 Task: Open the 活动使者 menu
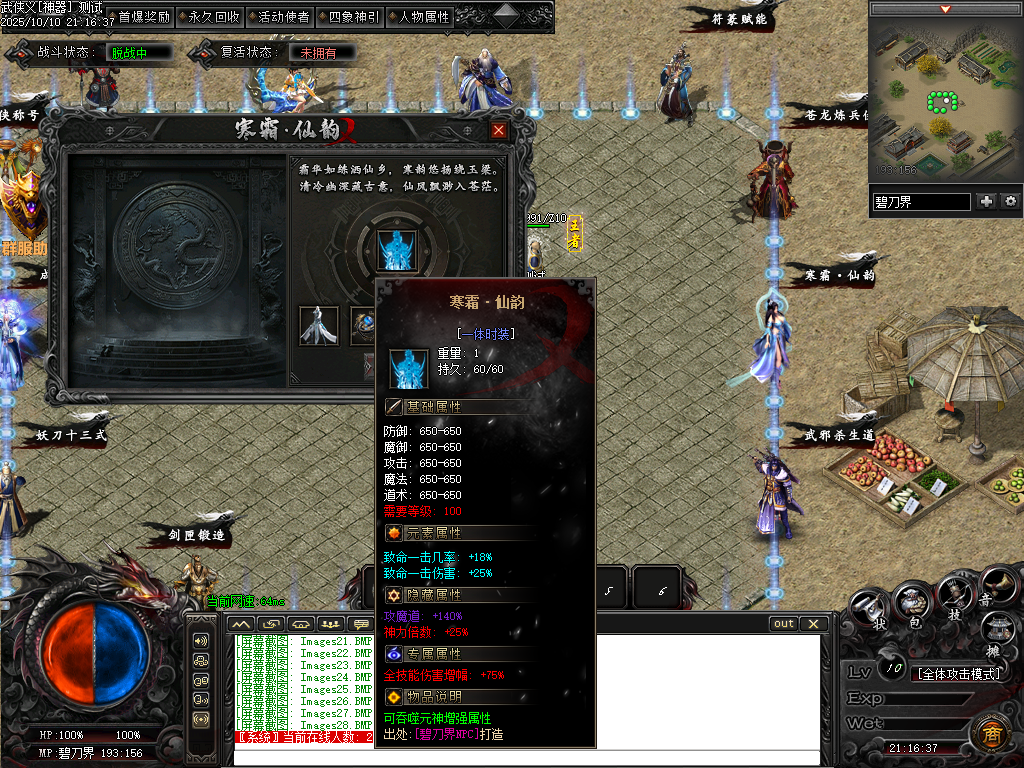click(284, 17)
